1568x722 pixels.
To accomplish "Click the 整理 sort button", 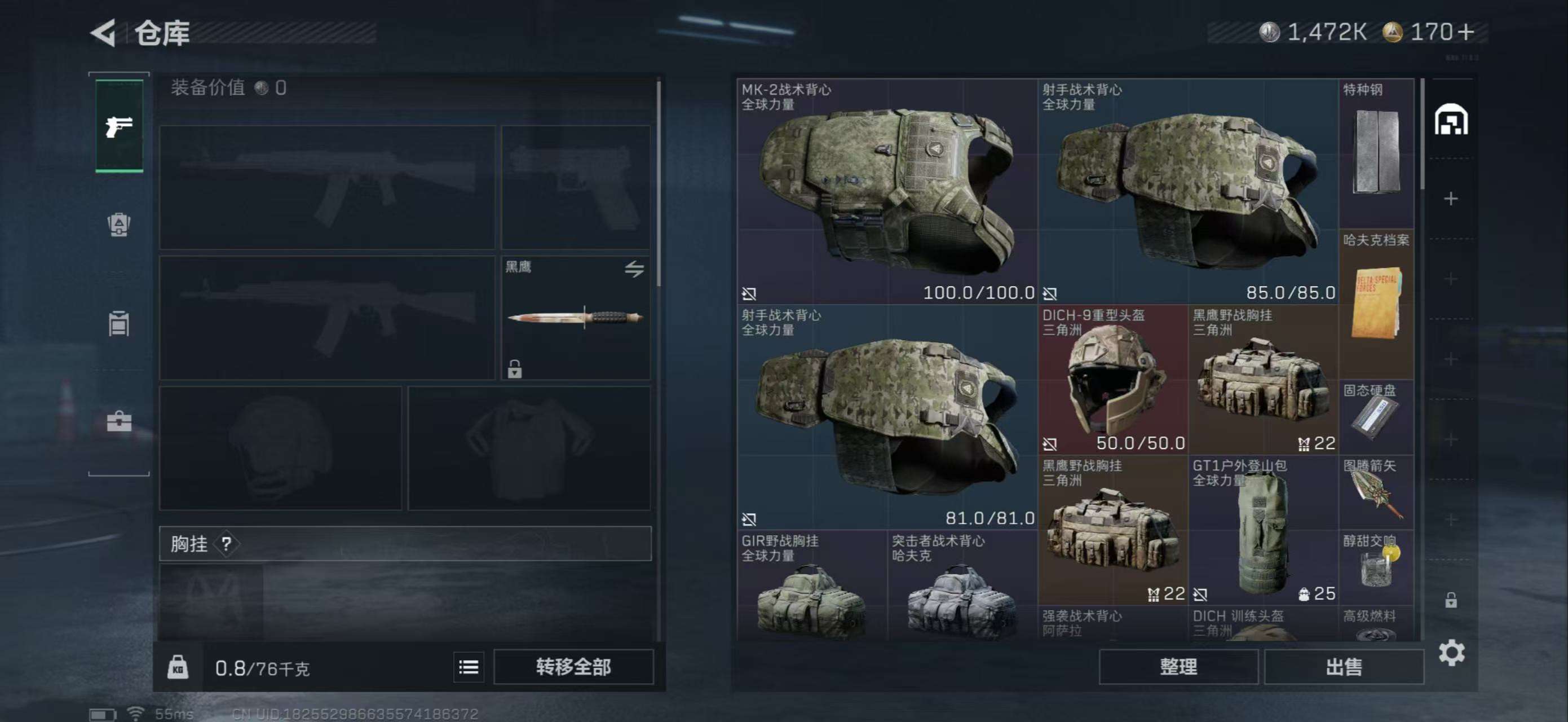I will (x=1178, y=667).
